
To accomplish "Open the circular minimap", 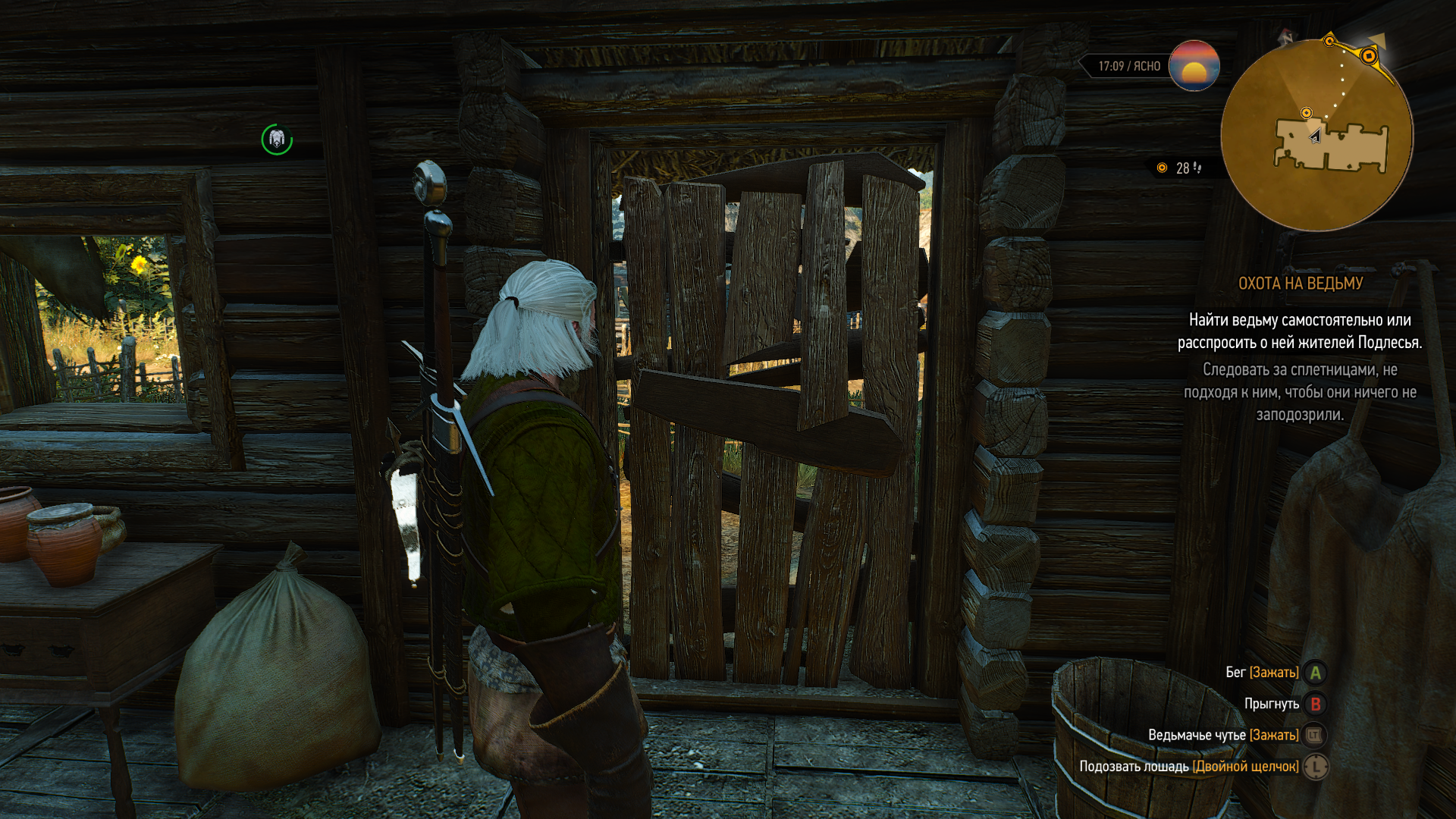I will pos(1316,135).
